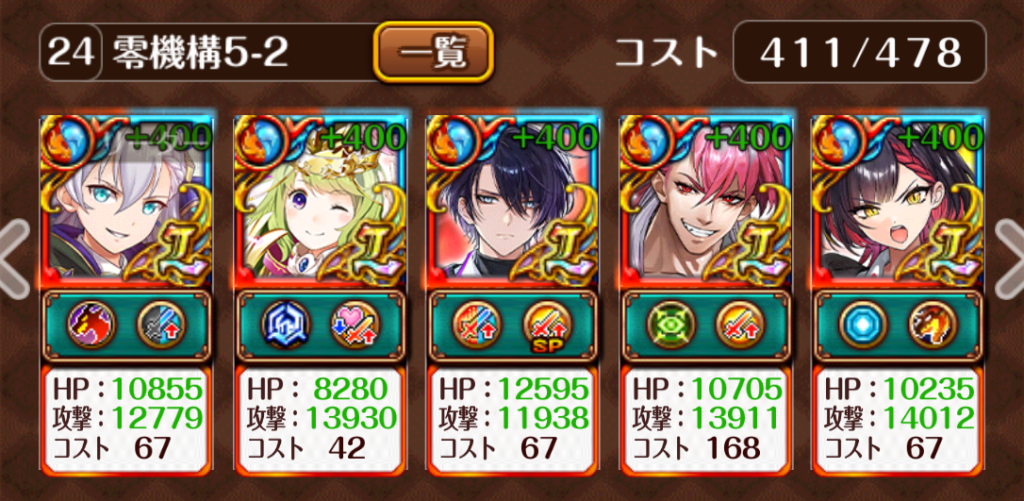Pick the pink-haired grinning character card
The width and height of the screenshot is (1024, 501).
(x=705, y=198)
